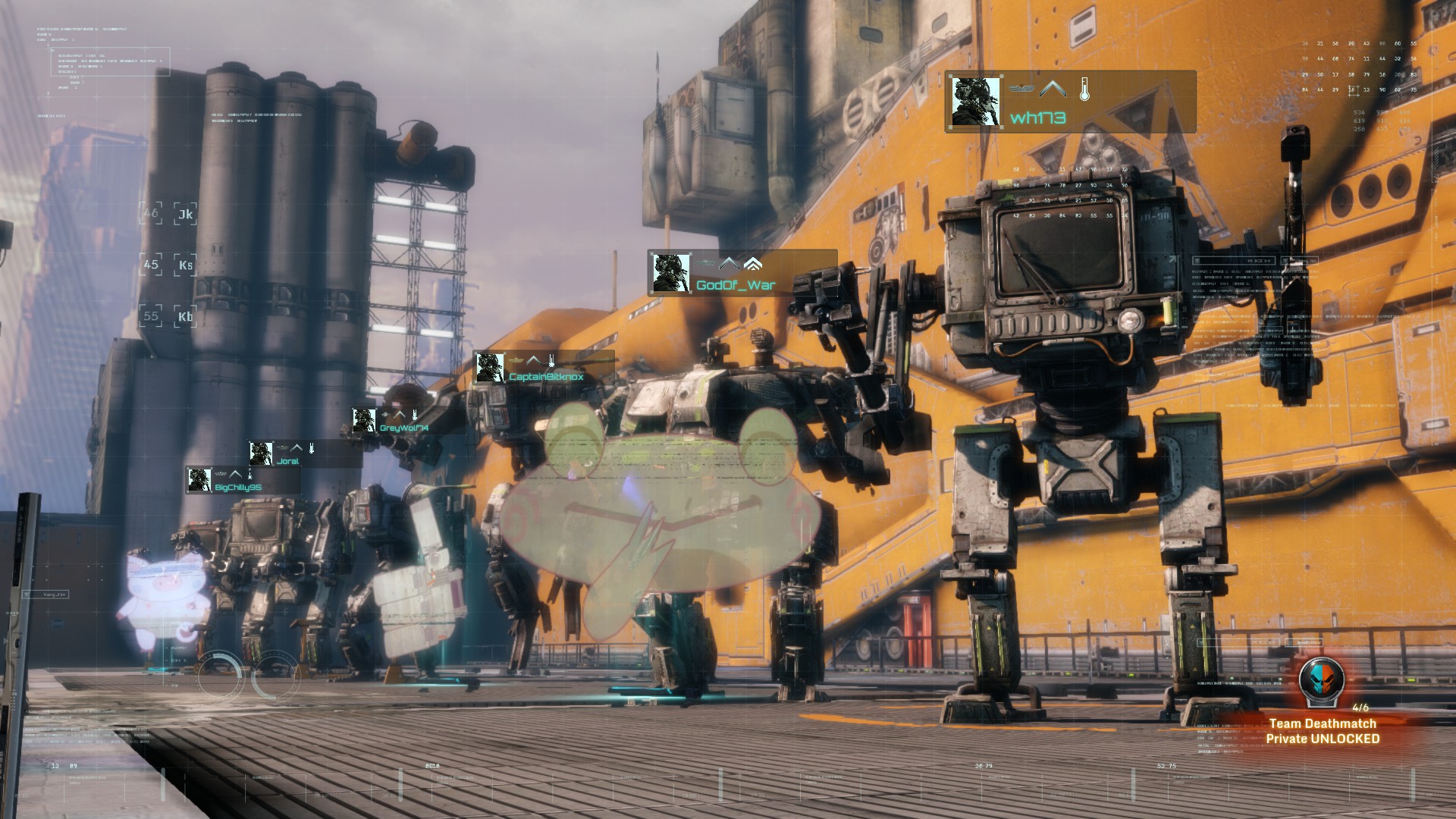This screenshot has width=1456, height=819.
Task: Select GodOf_War's silver chevron rank icon
Action: (730, 263)
